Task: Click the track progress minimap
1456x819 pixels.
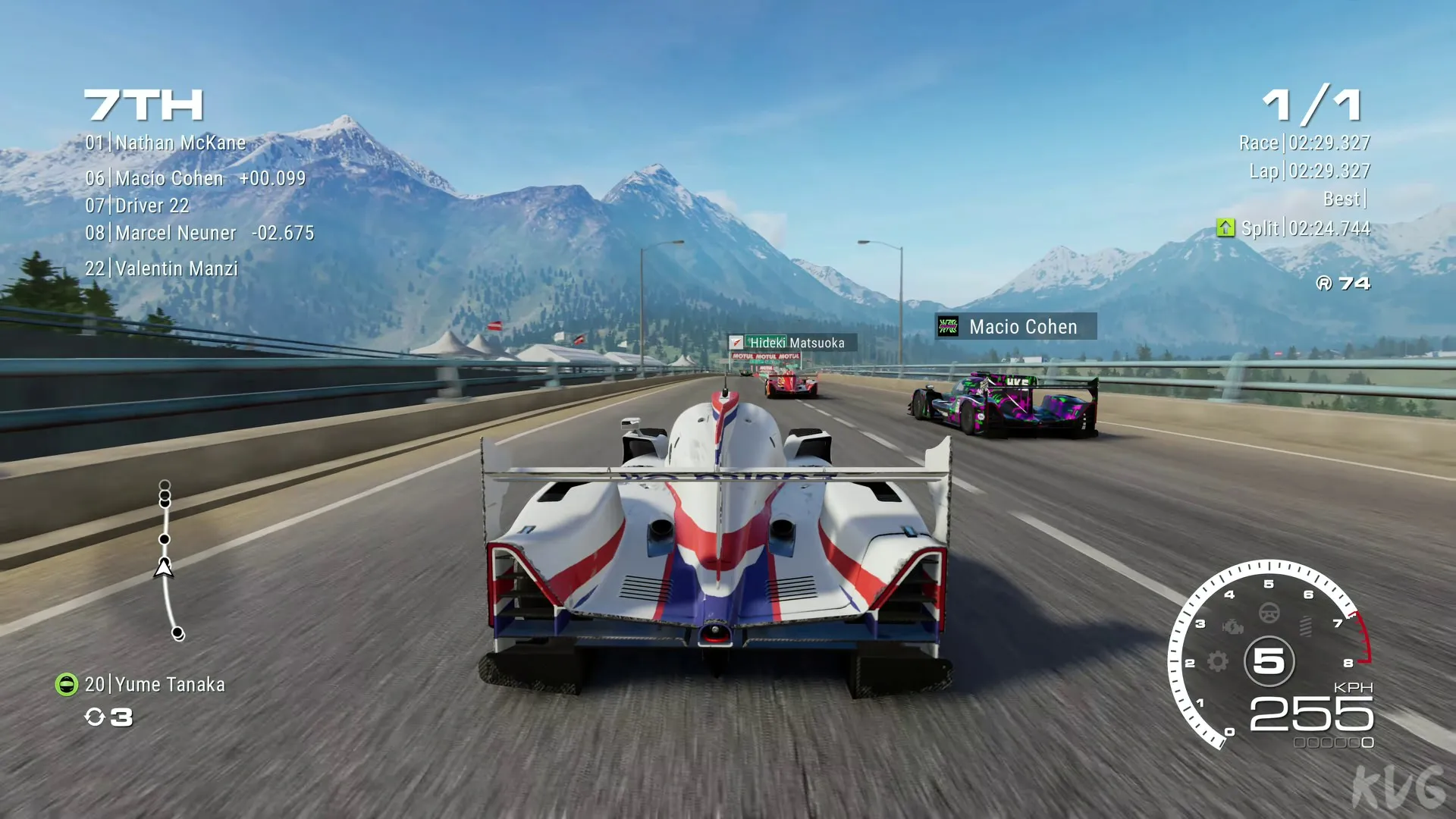Action: pos(168,561)
